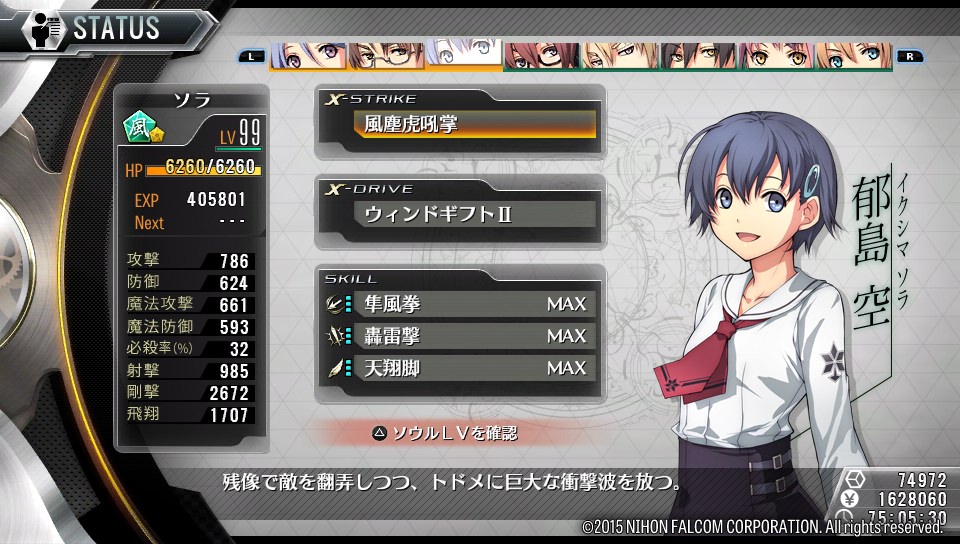Pick the 天翔脚 skill row
Image resolution: width=960 pixels, height=544 pixels.
coord(469,368)
